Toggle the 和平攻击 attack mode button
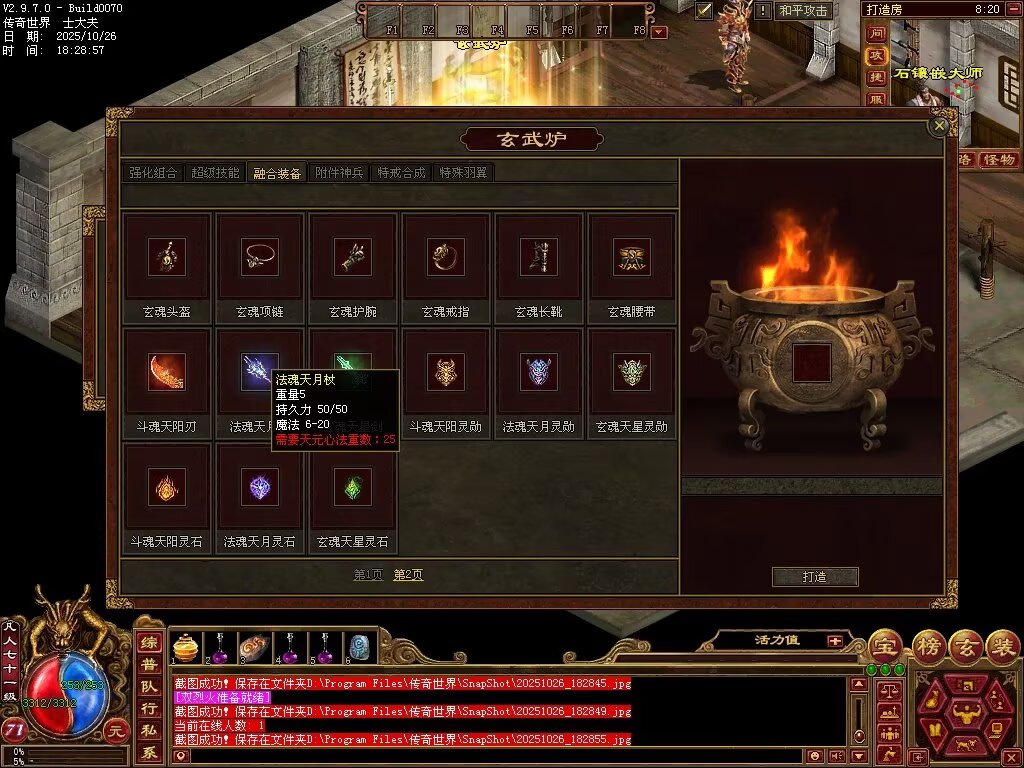This screenshot has height=768, width=1024. coord(804,10)
